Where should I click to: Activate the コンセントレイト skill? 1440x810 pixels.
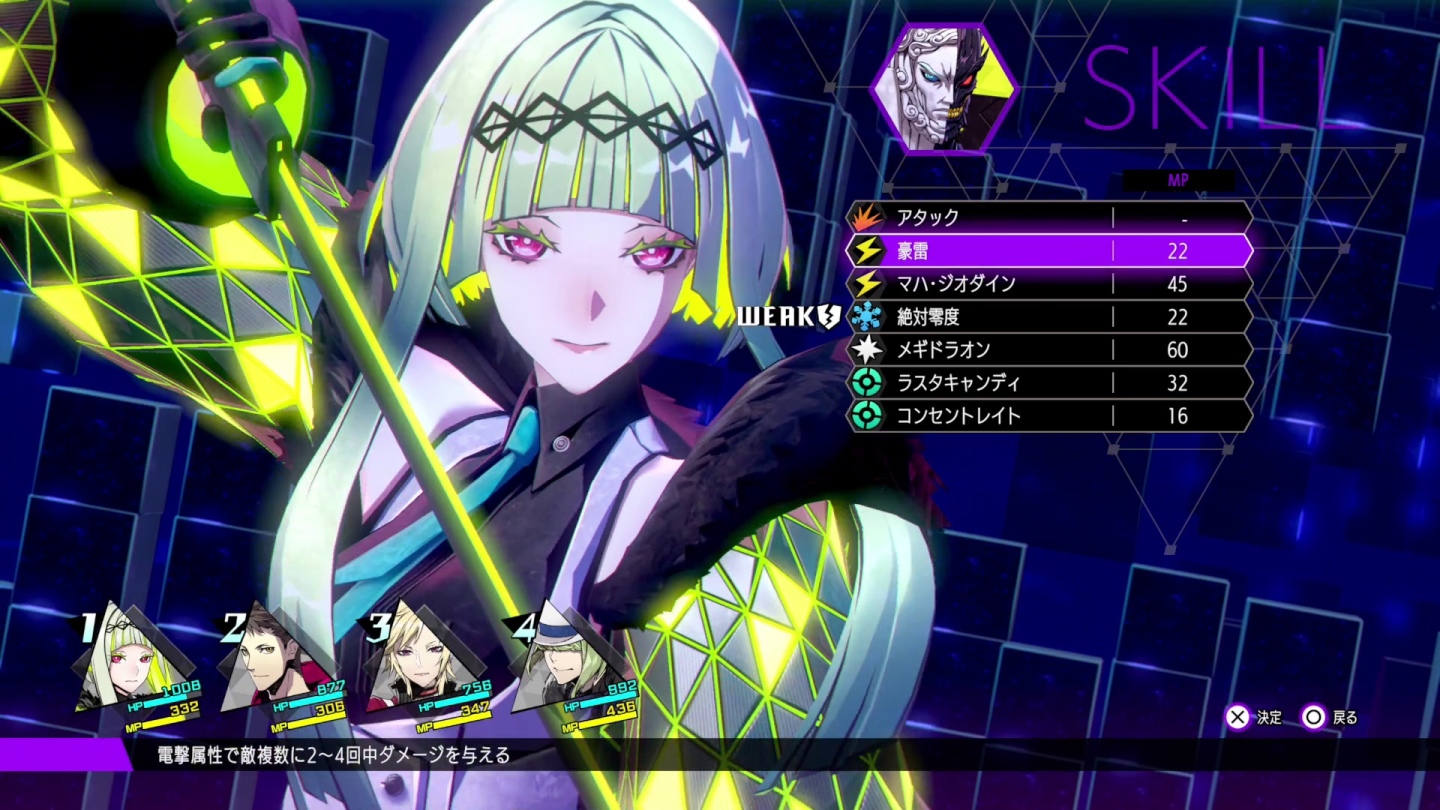(1048, 416)
